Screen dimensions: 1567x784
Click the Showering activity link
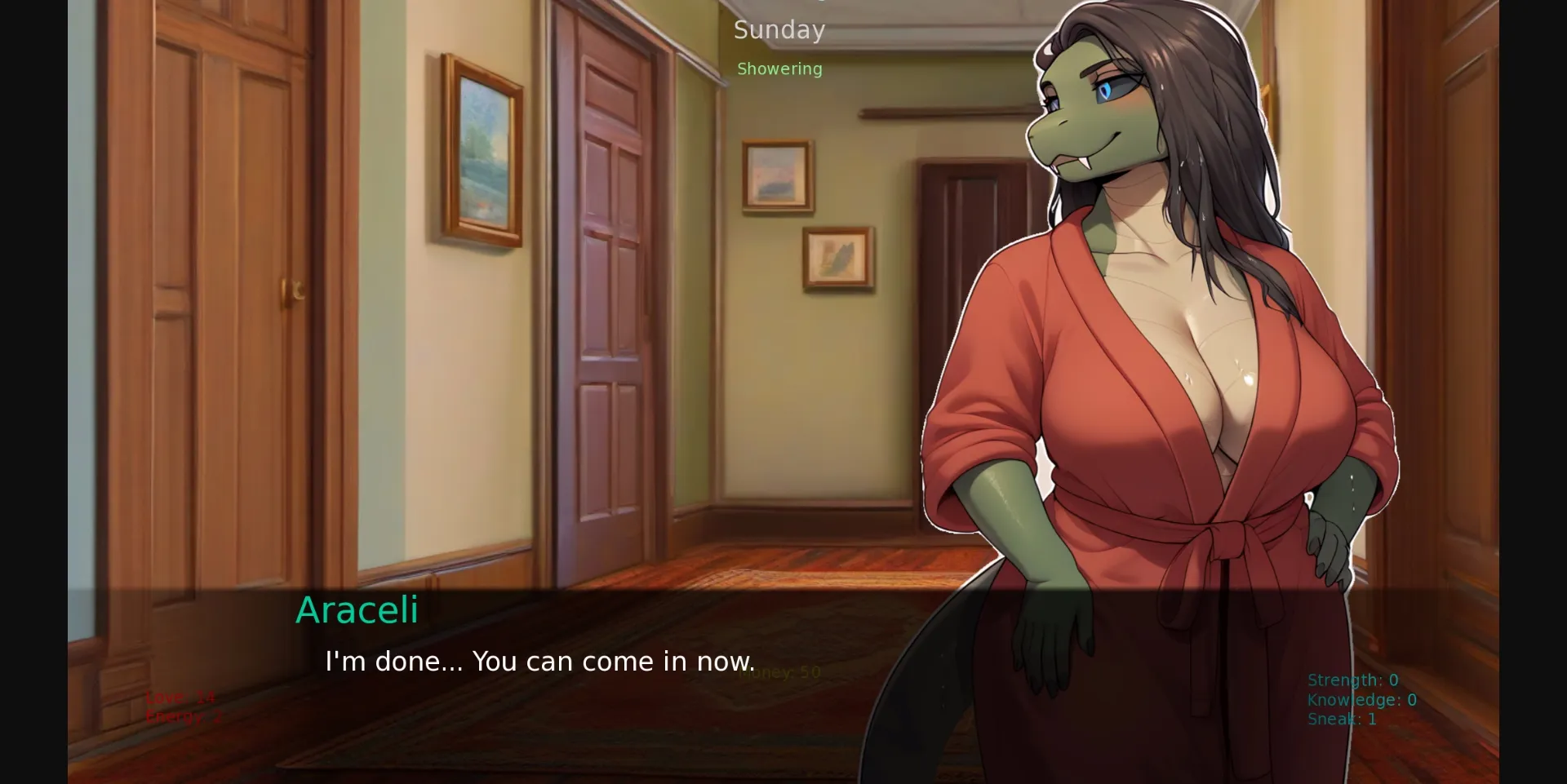point(779,69)
